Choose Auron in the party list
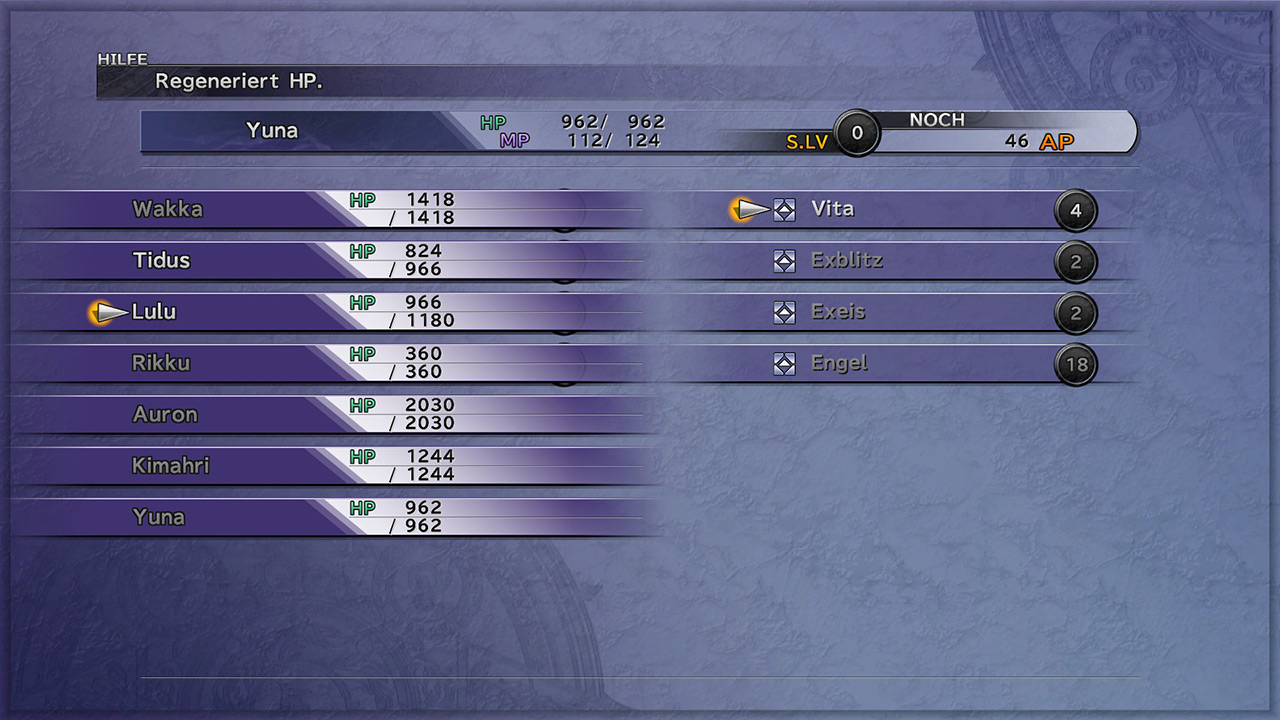This screenshot has height=720, width=1280. 165,414
